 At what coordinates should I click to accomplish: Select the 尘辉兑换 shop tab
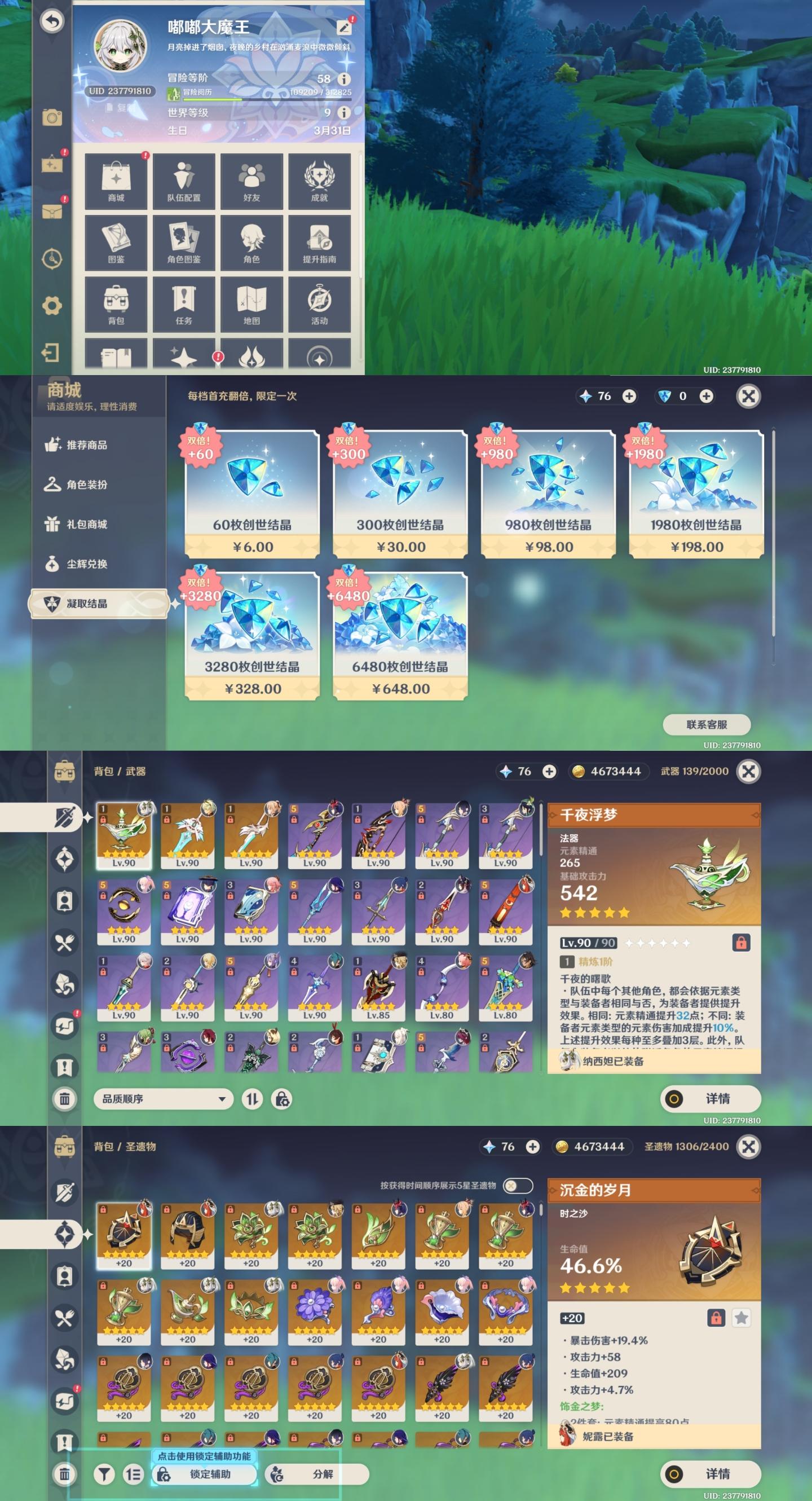(x=87, y=564)
